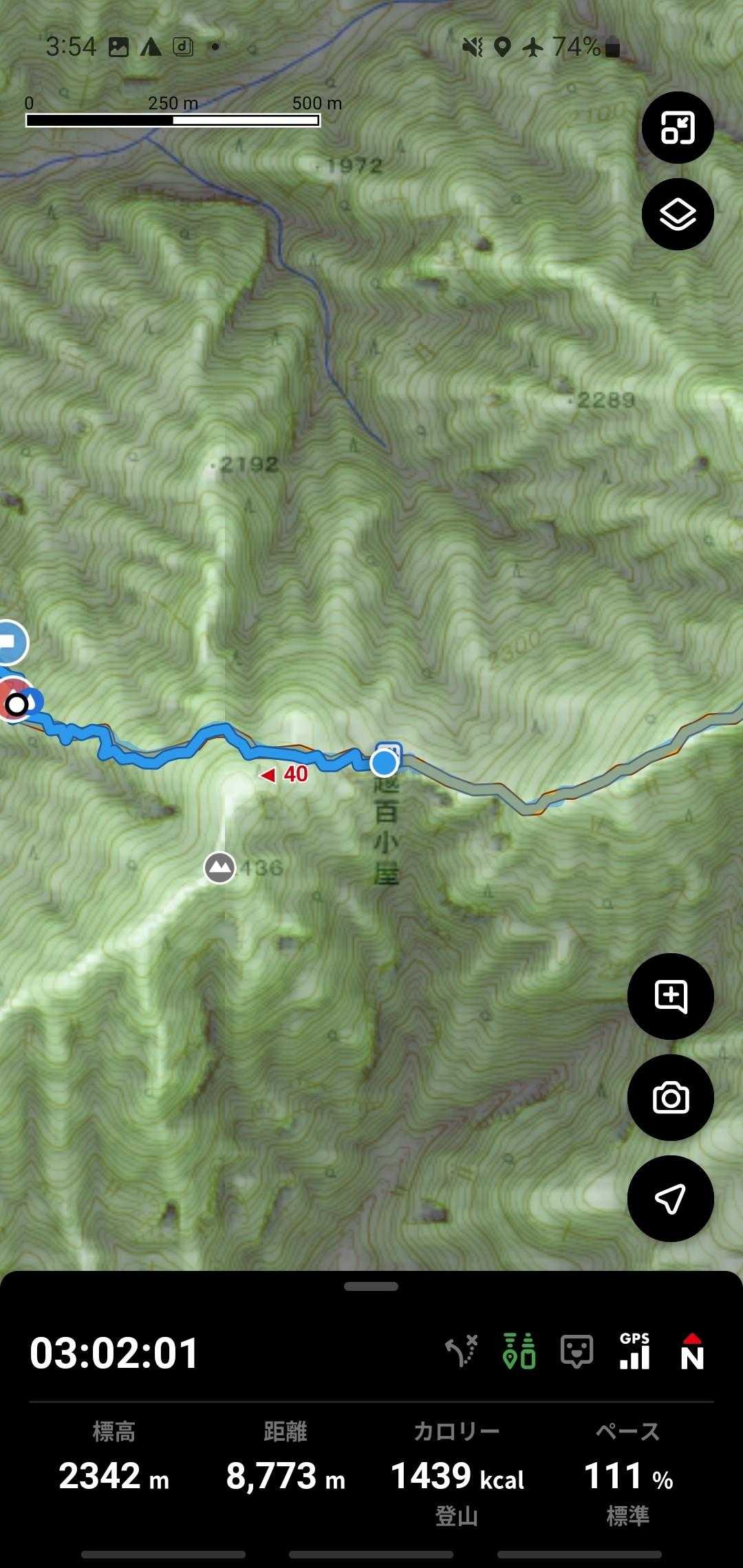This screenshot has height=1568, width=743.
Task: Add a memo with the plus speech-bubble button
Action: pos(671,997)
